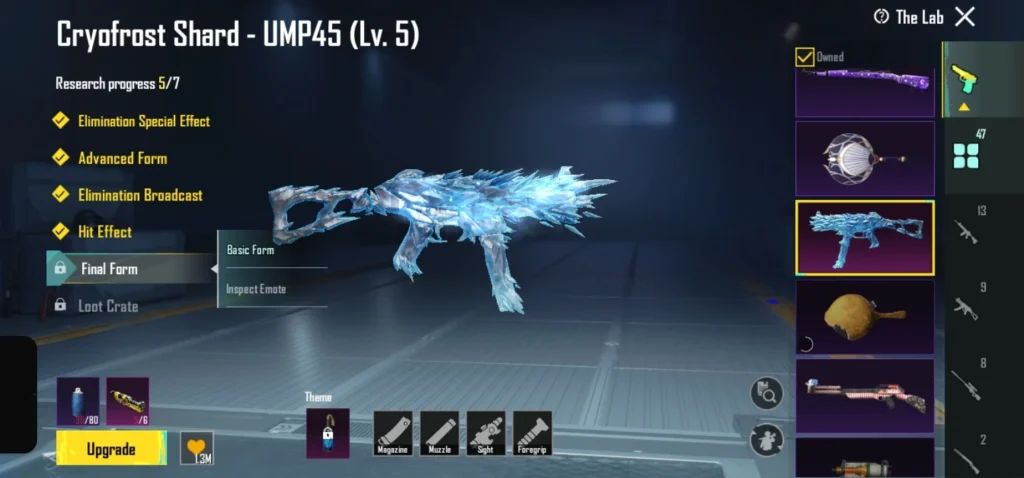
Task: Choose Elimination Broadcast entry
Action: tap(139, 195)
